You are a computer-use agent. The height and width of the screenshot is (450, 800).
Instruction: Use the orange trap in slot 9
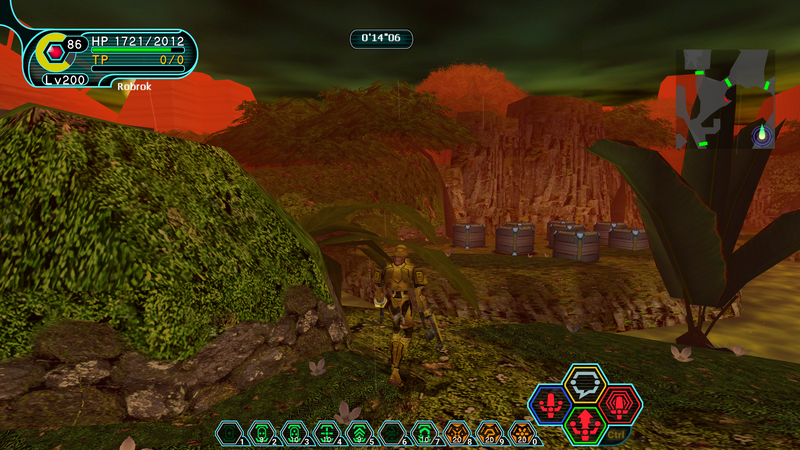[489, 433]
